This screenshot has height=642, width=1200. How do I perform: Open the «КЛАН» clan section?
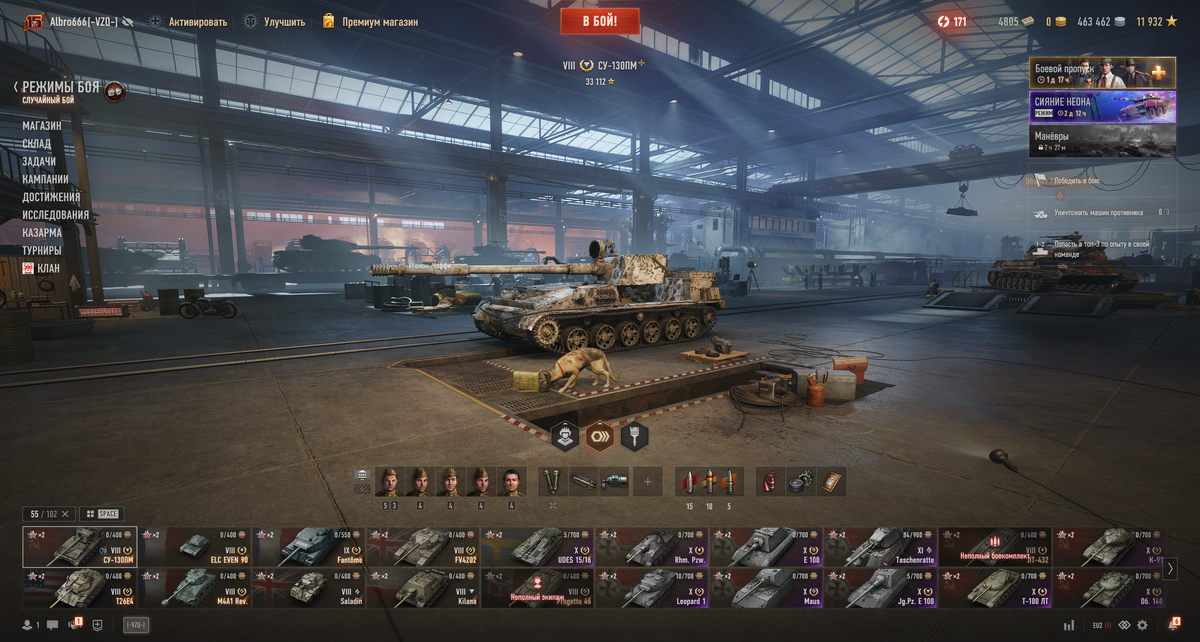pyautogui.click(x=47, y=268)
